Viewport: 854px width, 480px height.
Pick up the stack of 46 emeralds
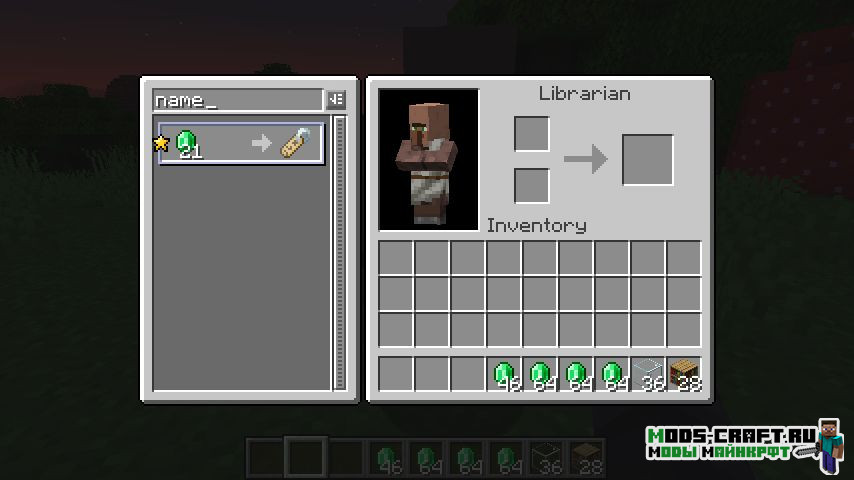504,374
